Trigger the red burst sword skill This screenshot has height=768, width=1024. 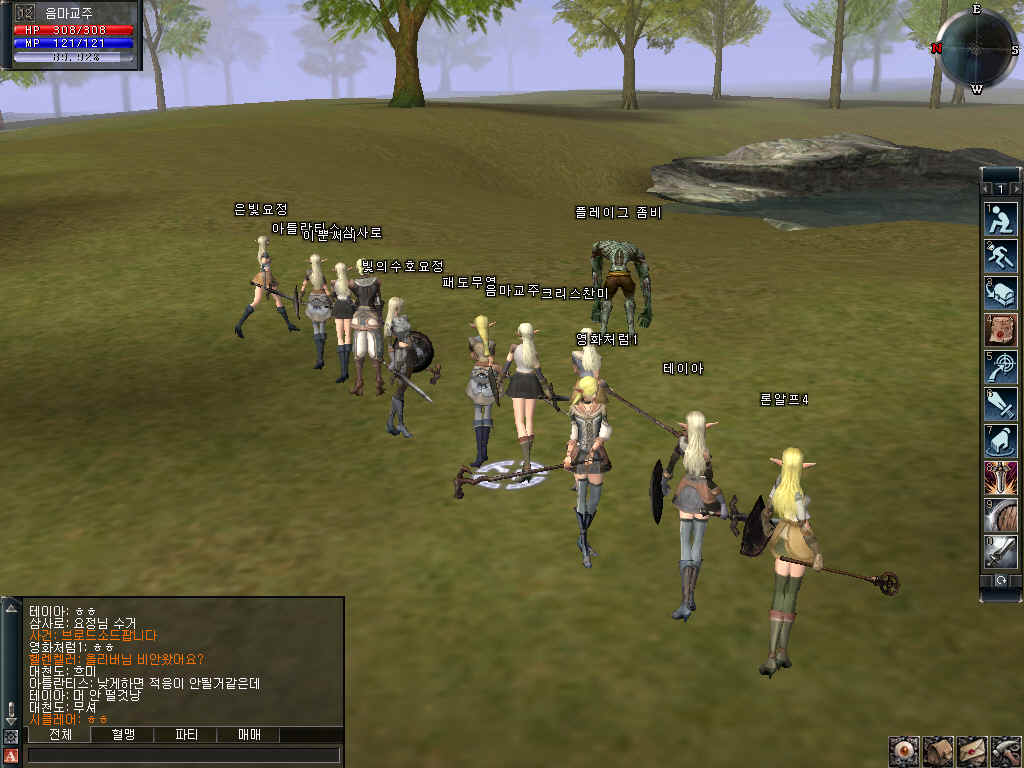(x=1001, y=478)
